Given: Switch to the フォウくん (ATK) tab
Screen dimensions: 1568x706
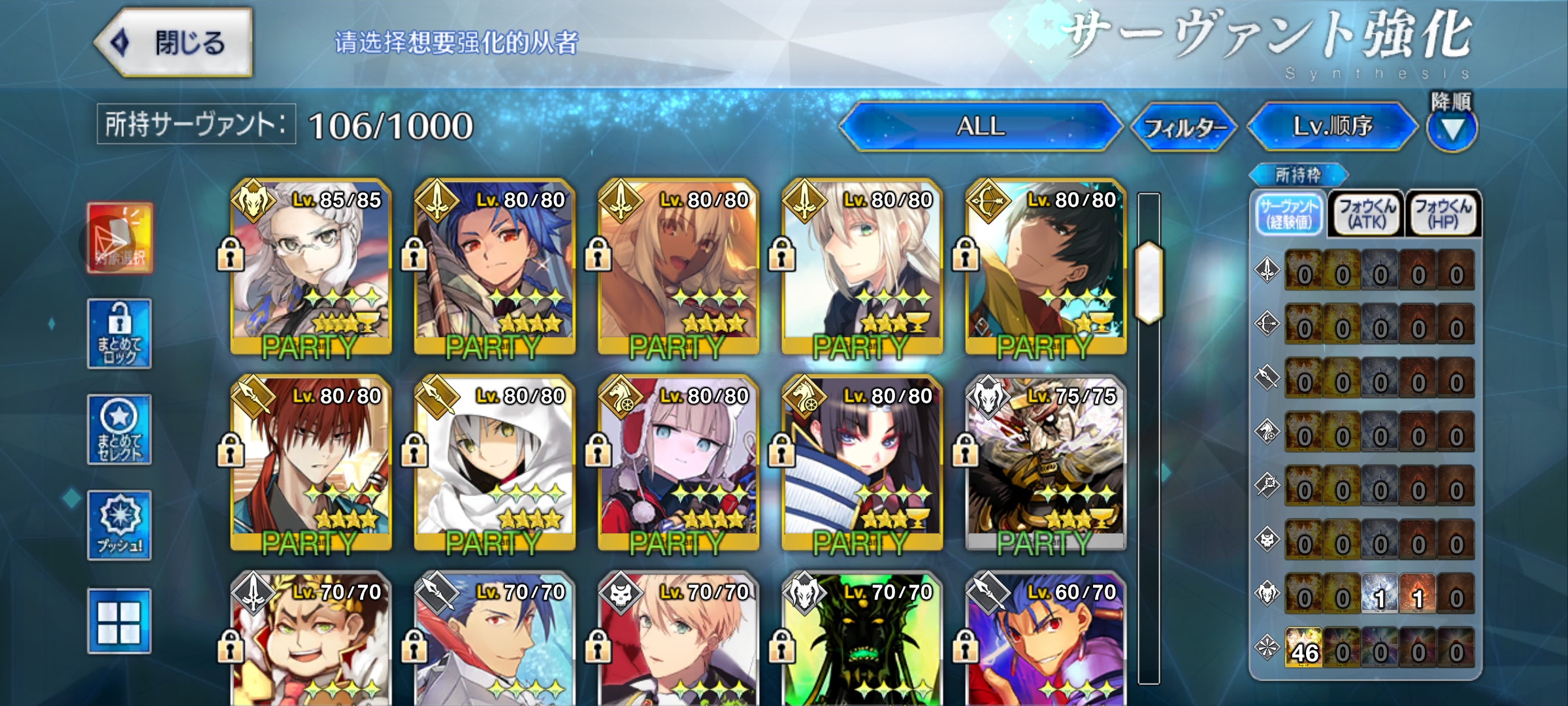Looking at the screenshot, I should point(1367,214).
